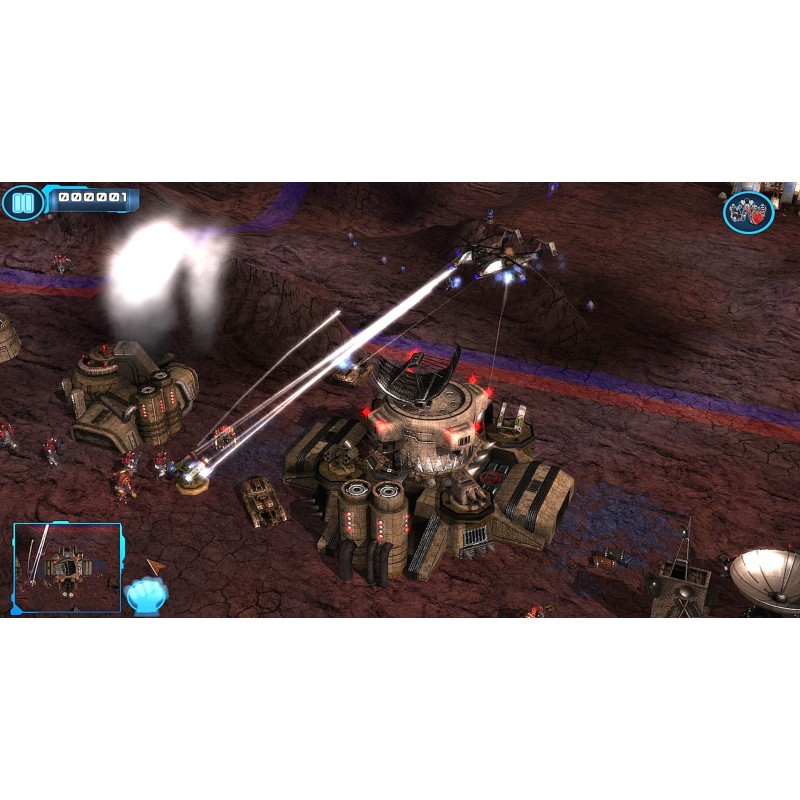Screen dimensions: 800x800
Task: Click the minimap showing the base
Action: [x=67, y=567]
